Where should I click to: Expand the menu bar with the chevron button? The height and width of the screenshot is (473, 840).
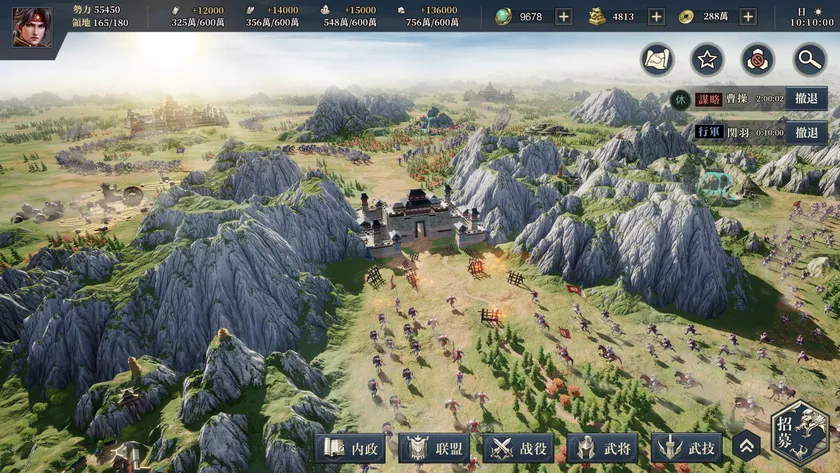(746, 448)
